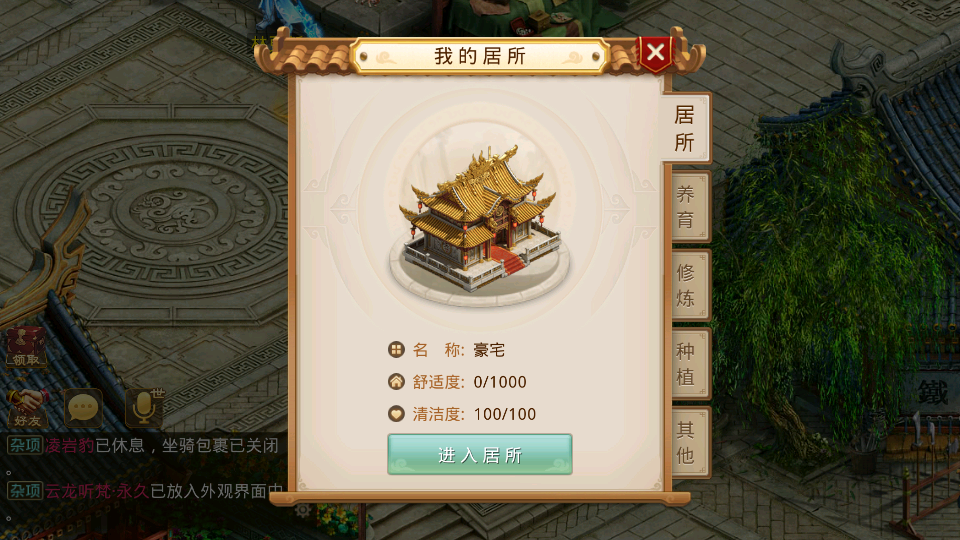Select the 修炼 tab
Viewport: 960px width, 540px height.
pos(686,285)
